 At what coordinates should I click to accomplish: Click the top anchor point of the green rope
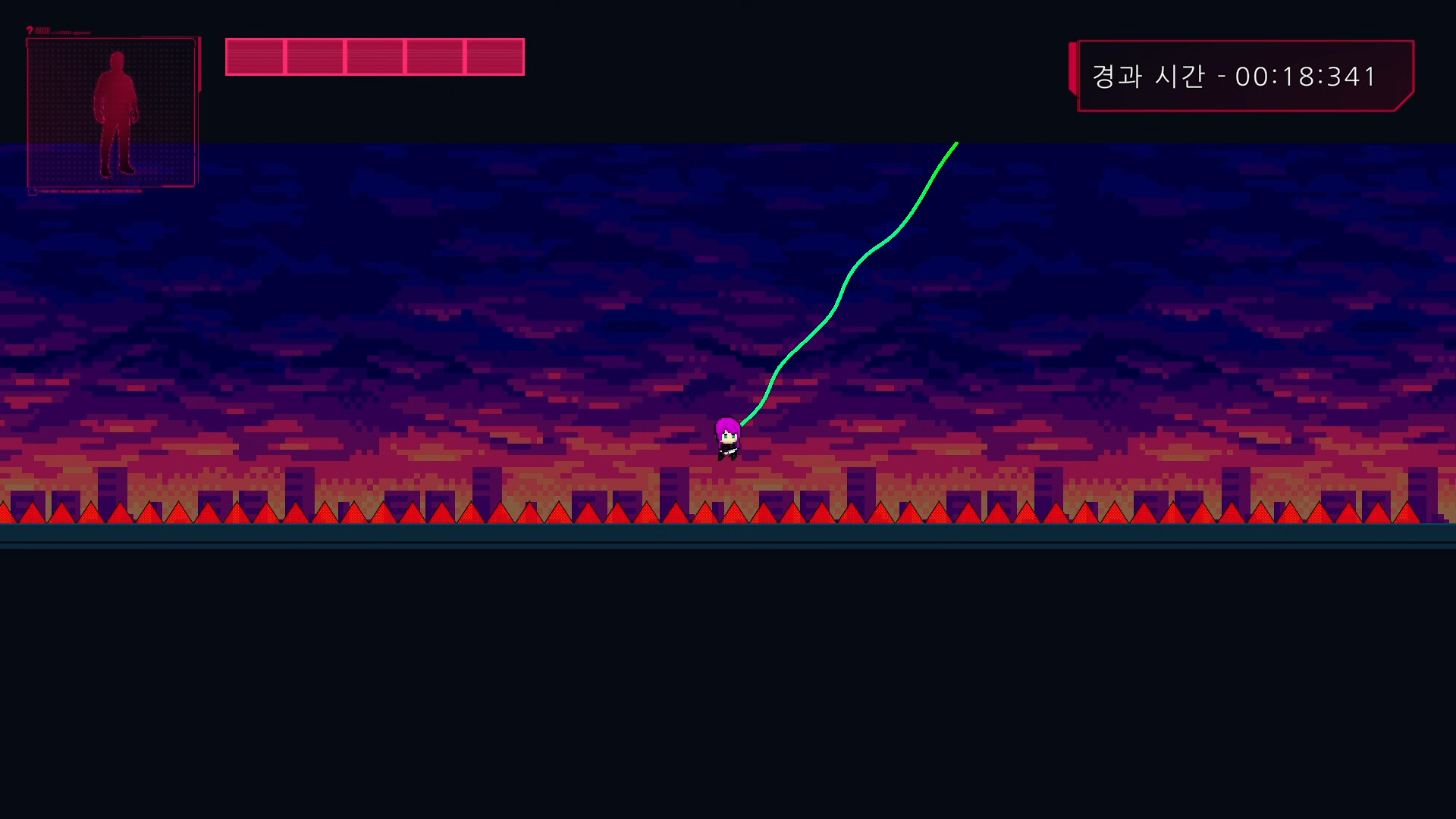pyautogui.click(x=955, y=144)
